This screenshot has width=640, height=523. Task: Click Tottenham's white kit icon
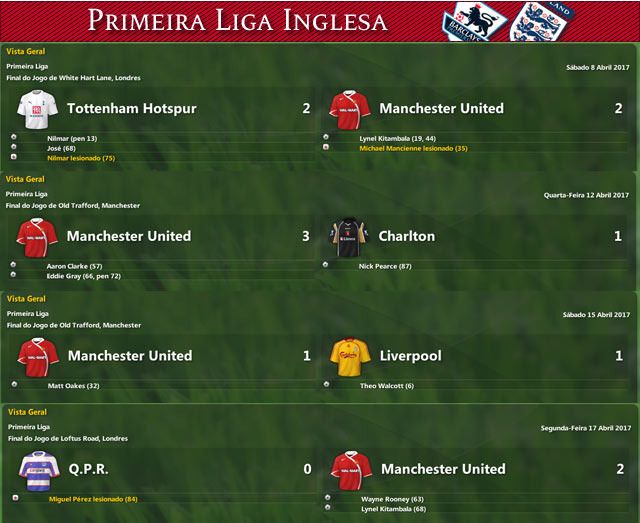[37, 108]
